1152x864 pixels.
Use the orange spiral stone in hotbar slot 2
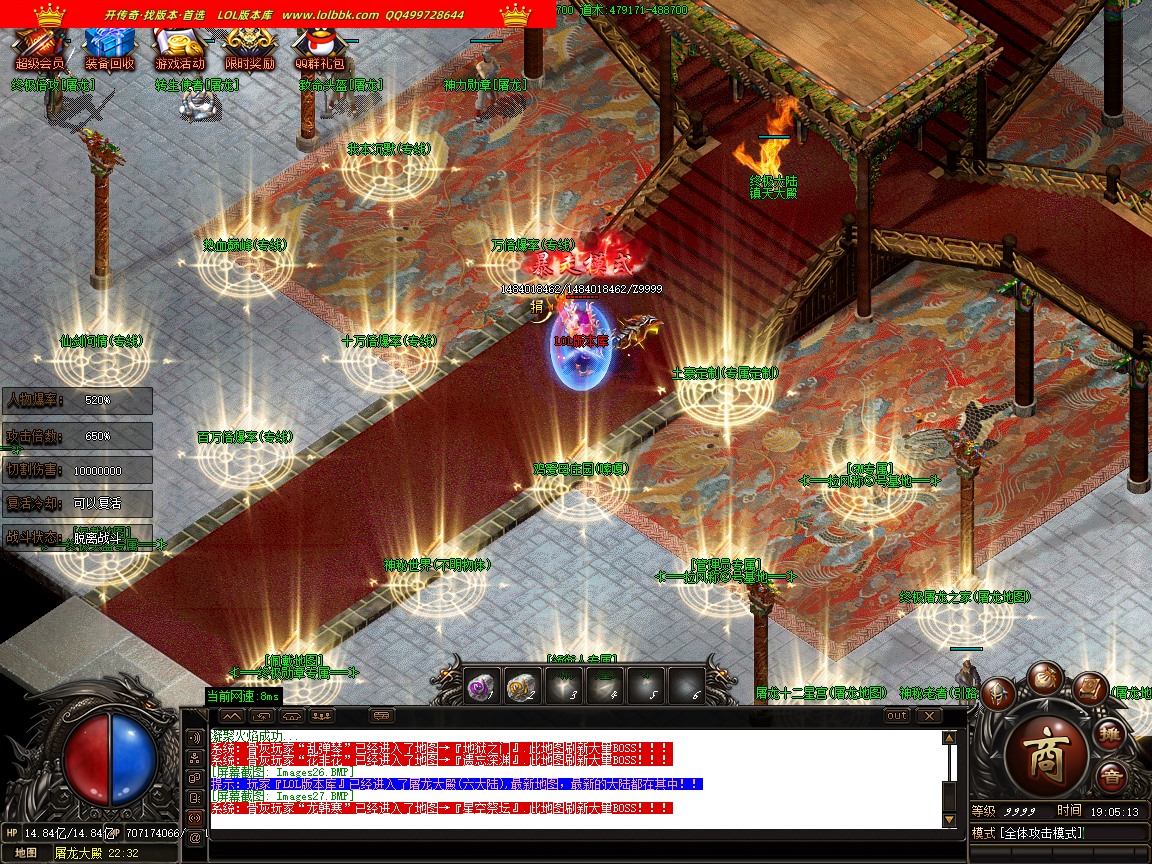tap(522, 685)
